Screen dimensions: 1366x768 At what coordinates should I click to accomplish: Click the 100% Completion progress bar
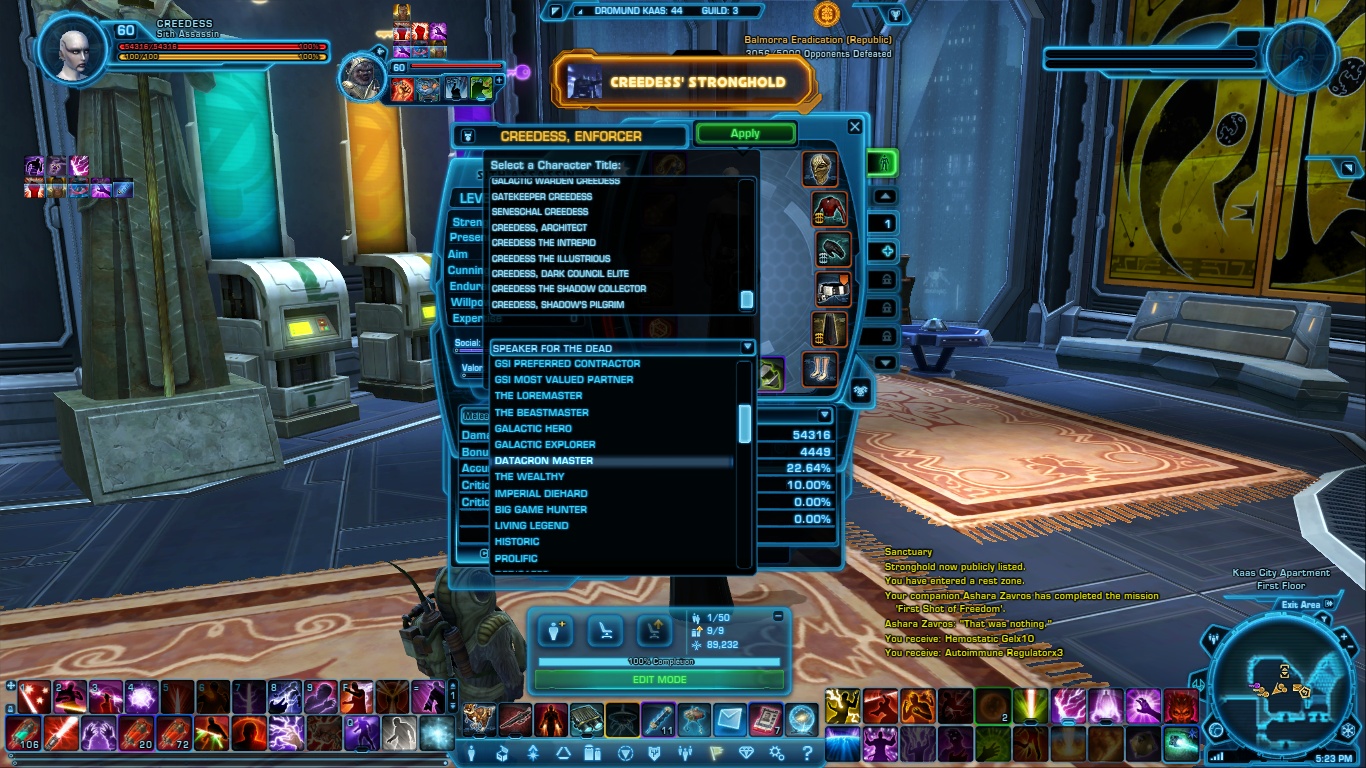[659, 661]
